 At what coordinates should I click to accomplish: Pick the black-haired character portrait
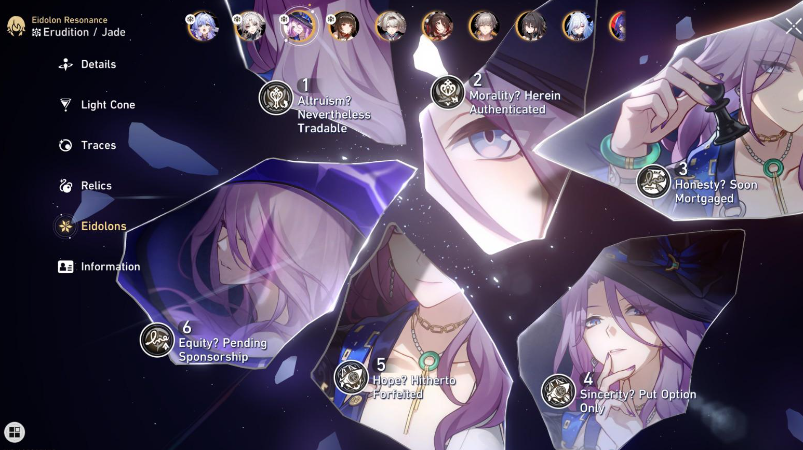(530, 26)
